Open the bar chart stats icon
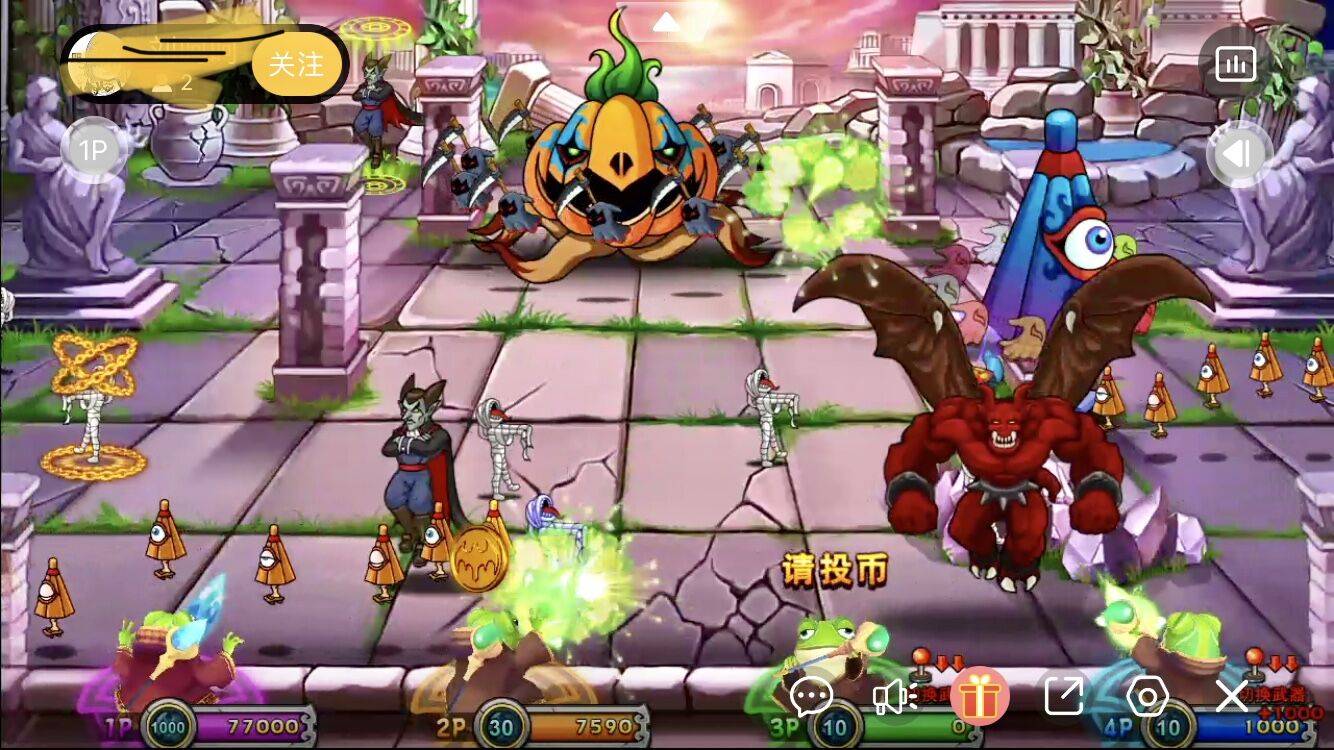Viewport: 1334px width, 750px height. tap(1235, 66)
